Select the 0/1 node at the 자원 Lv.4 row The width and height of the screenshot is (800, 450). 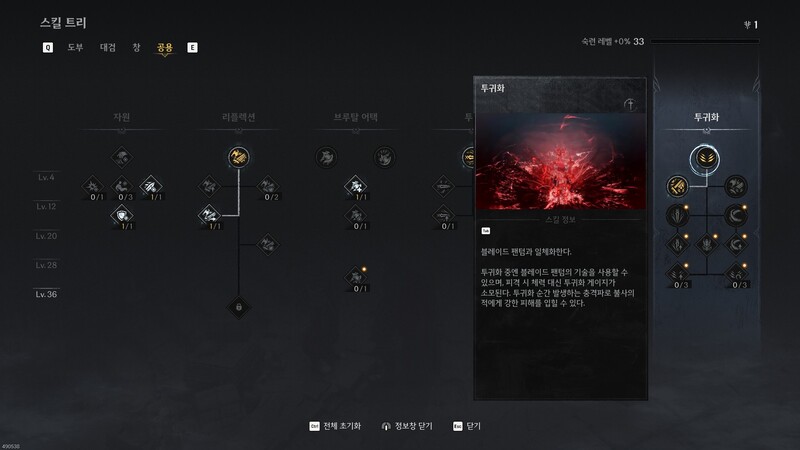tap(92, 185)
